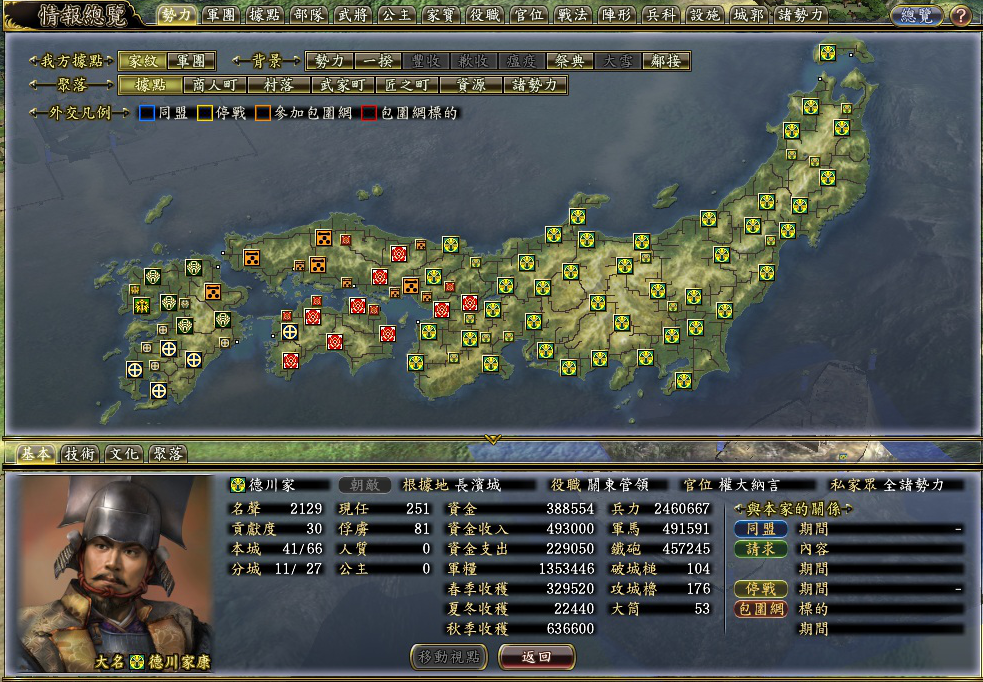Viewport: 983px width, 682px height.
Task: Show the 戰法 tab
Action: [571, 15]
